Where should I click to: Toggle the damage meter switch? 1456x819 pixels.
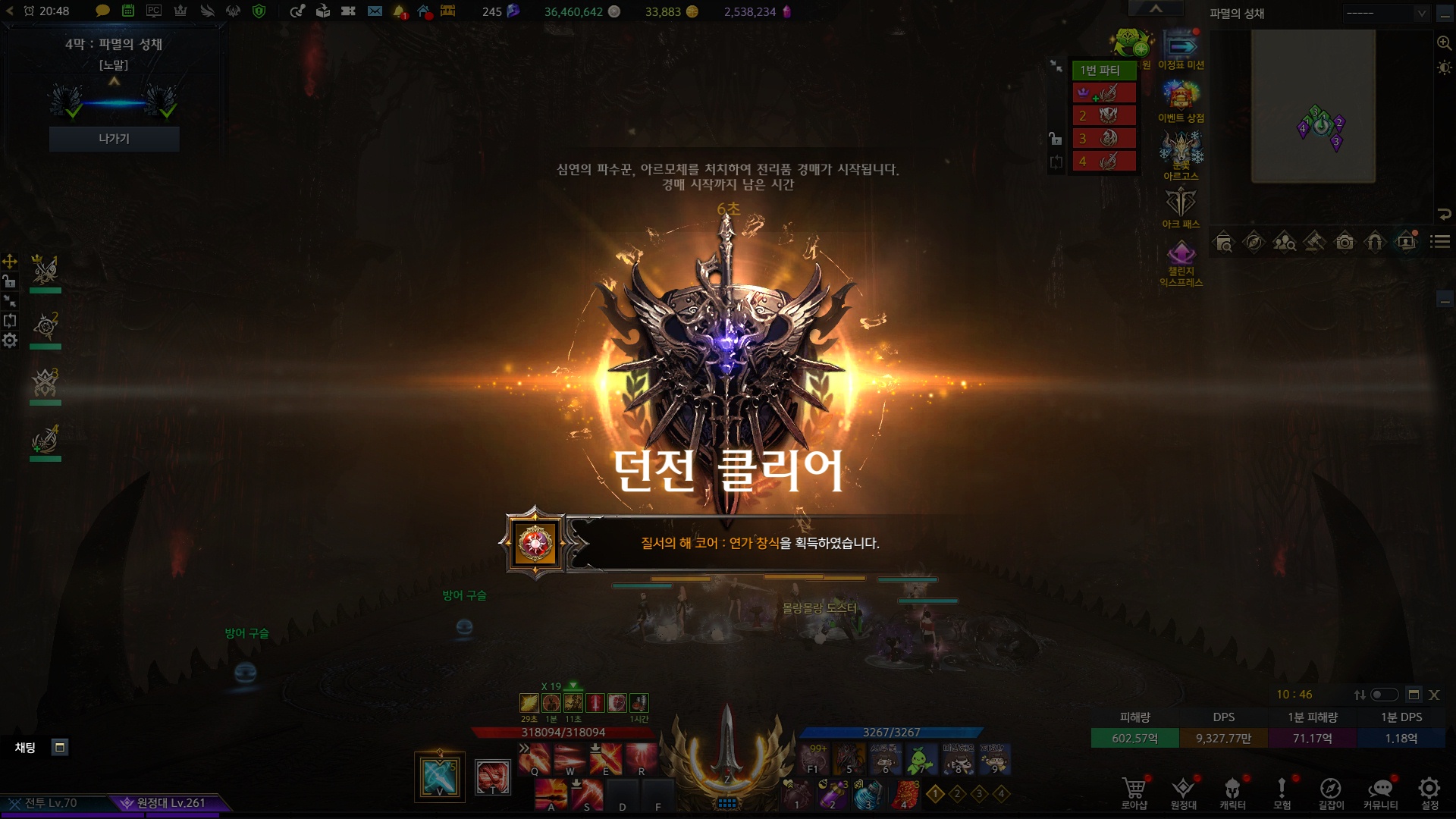click(1383, 695)
